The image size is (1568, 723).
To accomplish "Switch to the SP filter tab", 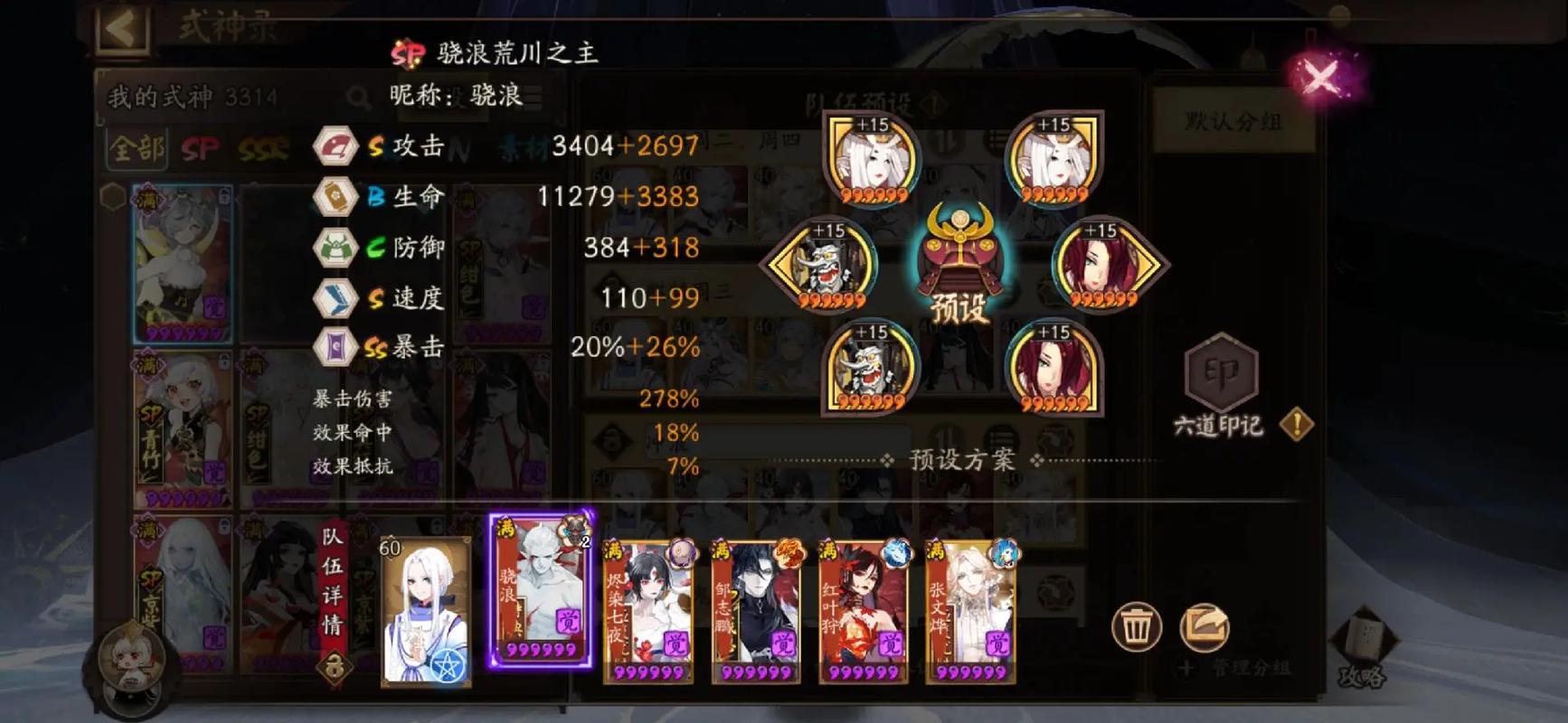I will [201, 147].
